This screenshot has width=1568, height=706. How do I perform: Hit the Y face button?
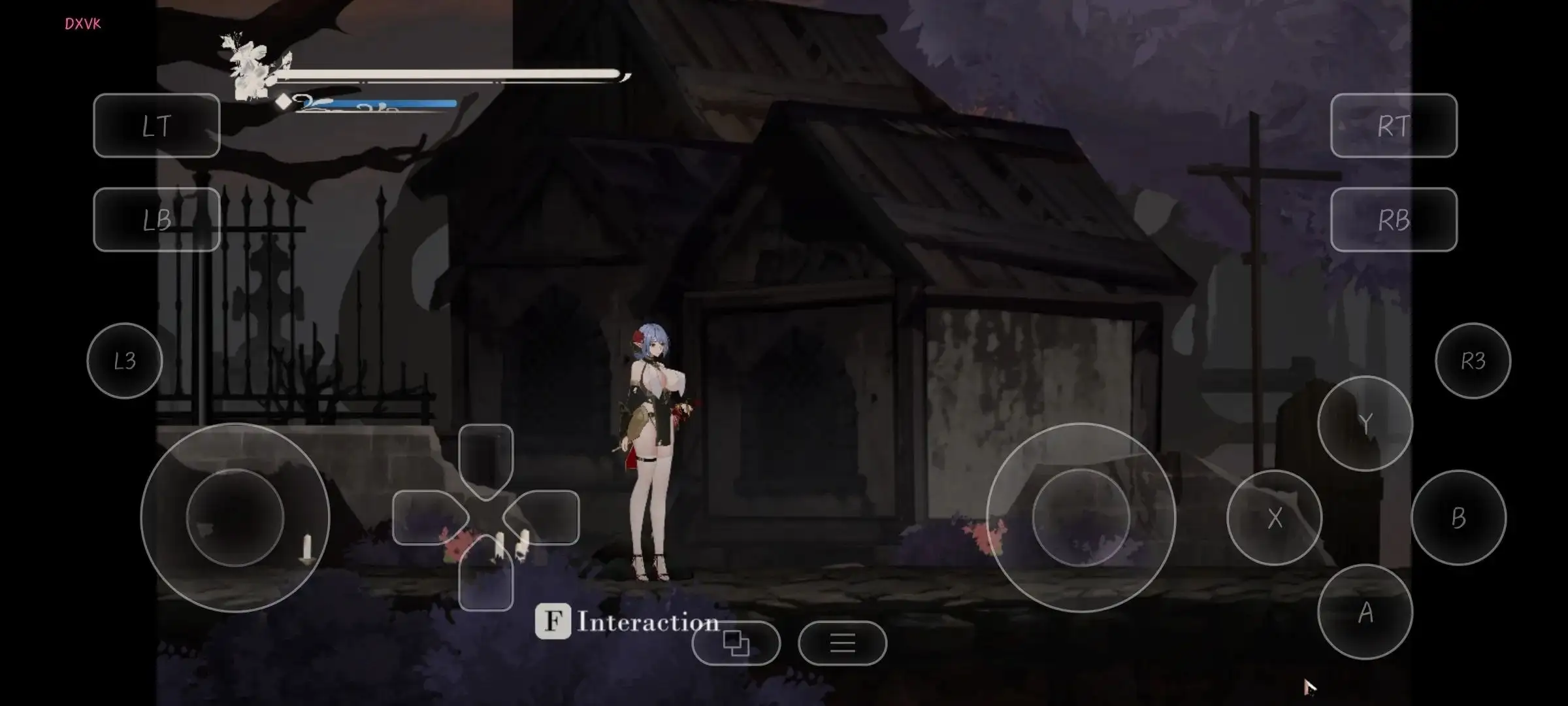coord(1365,424)
